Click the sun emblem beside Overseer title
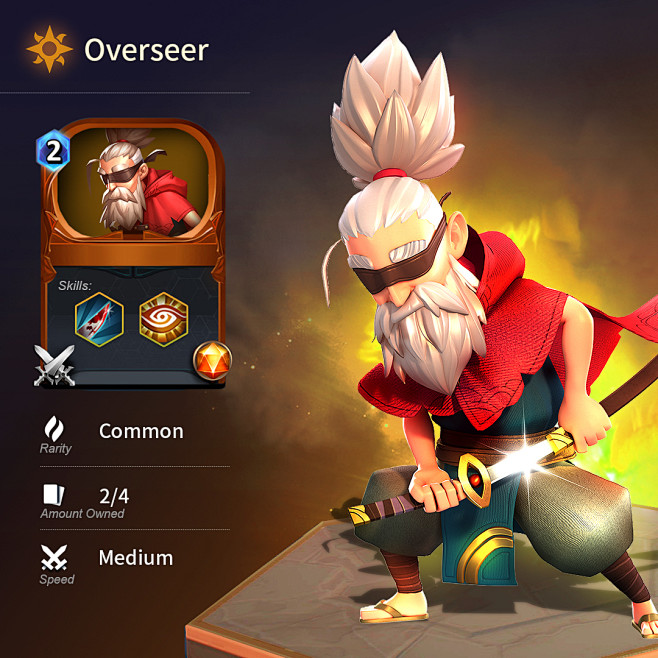Viewport: 658px width, 658px height. 48,49
